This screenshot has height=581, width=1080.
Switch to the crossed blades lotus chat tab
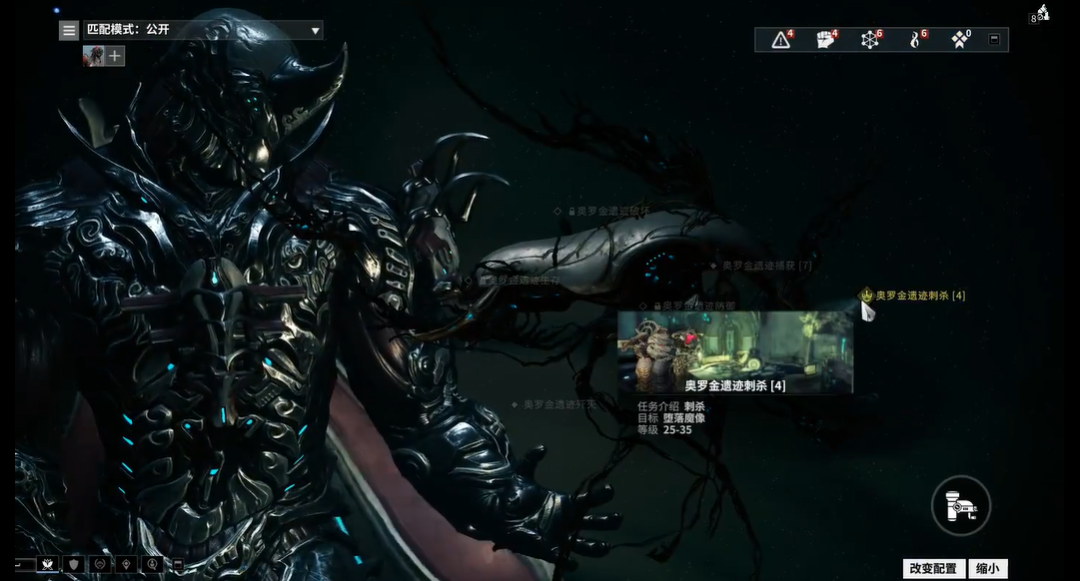(x=47, y=564)
